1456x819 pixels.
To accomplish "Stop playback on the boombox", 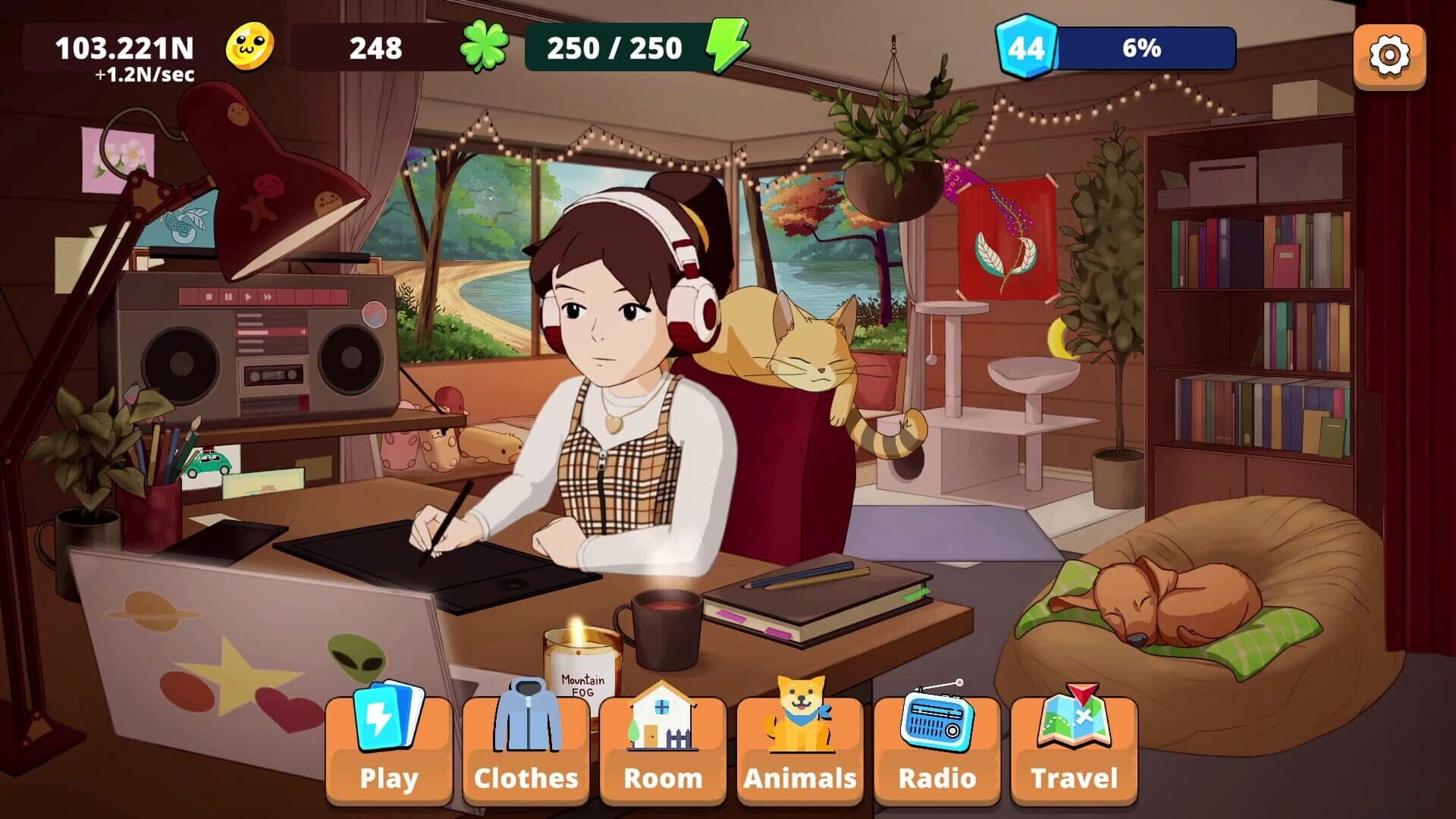I will pos(209,297).
